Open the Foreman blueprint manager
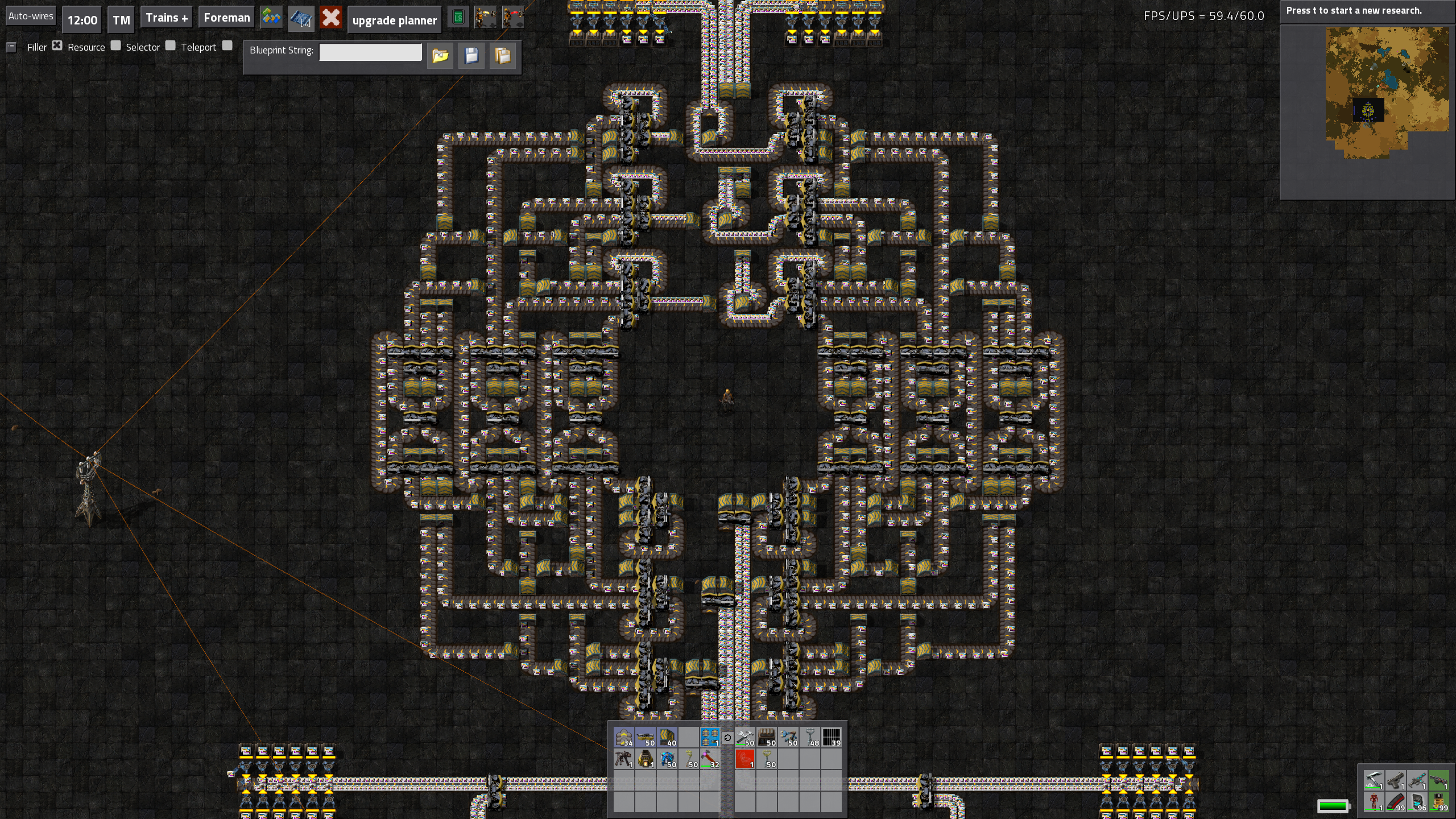Image resolution: width=1456 pixels, height=819 pixels. [x=226, y=18]
